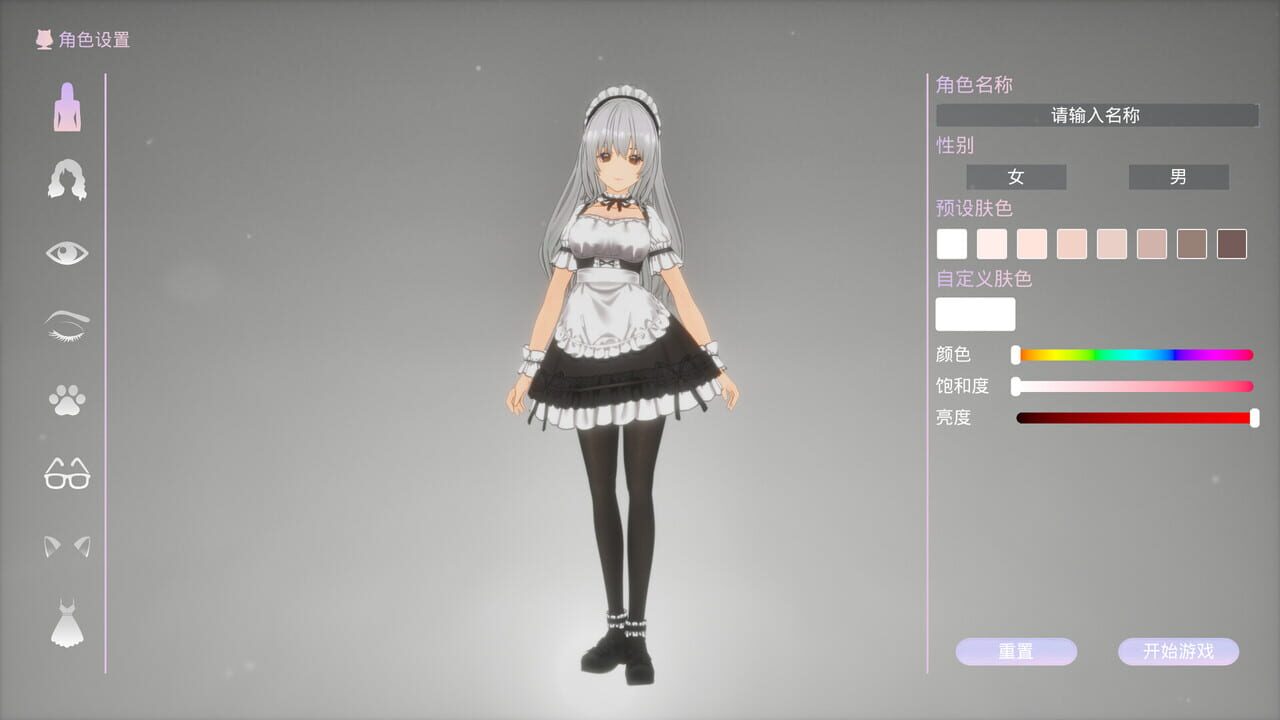Open the eyelash settings icon
This screenshot has width=1280, height=720.
coord(66,326)
